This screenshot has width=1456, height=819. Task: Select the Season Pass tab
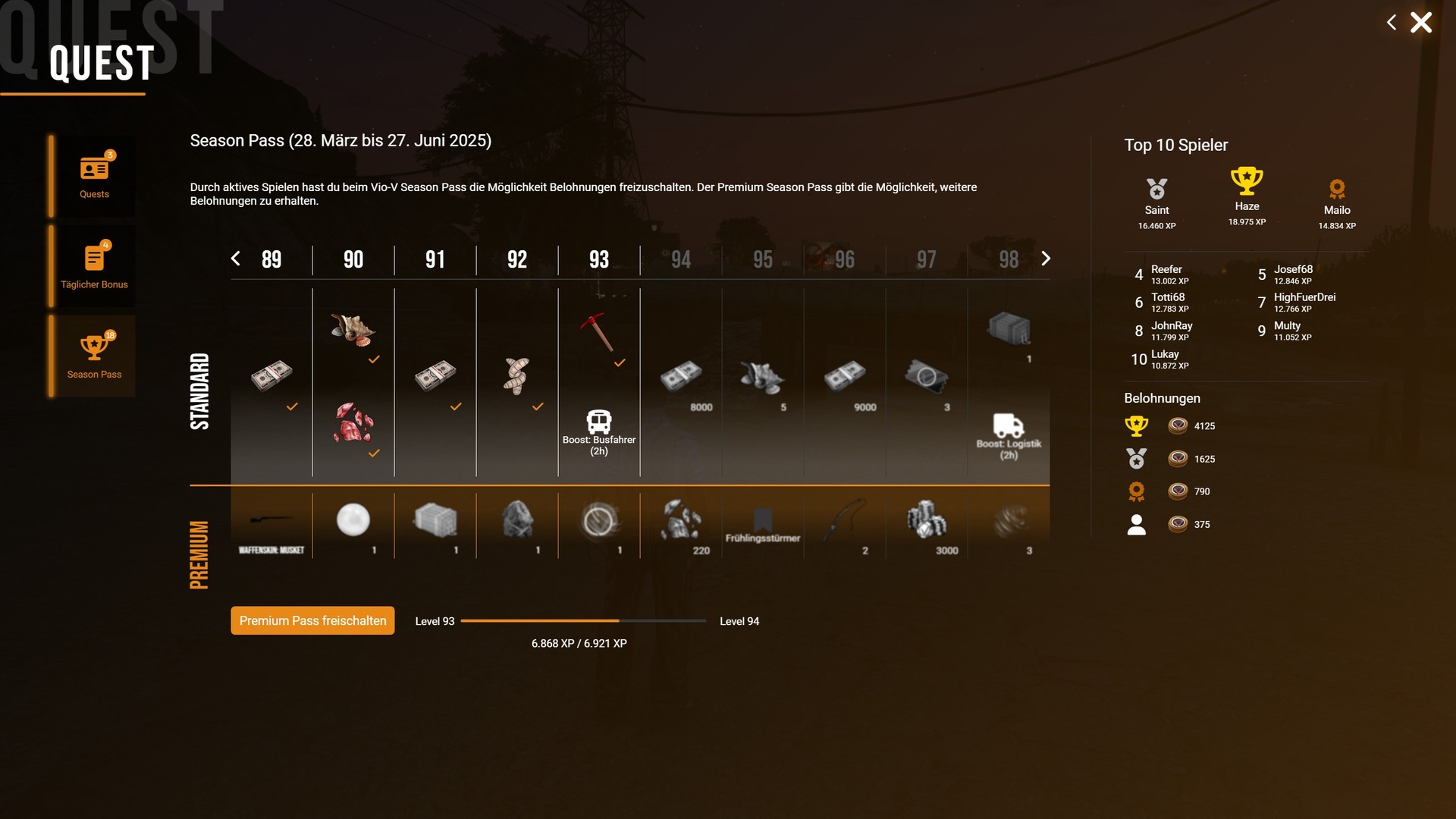(x=94, y=356)
